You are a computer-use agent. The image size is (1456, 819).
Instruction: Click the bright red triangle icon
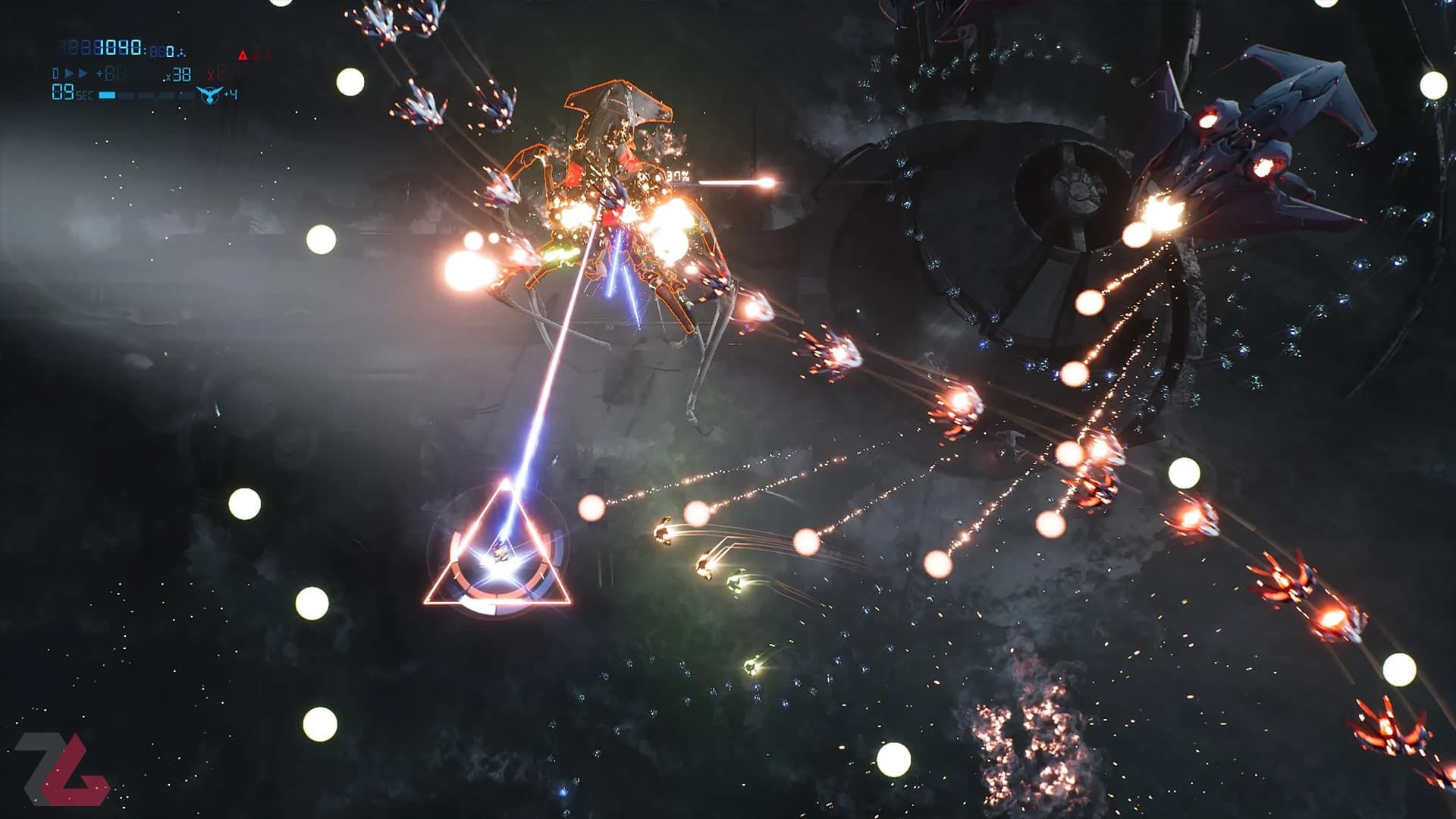243,55
